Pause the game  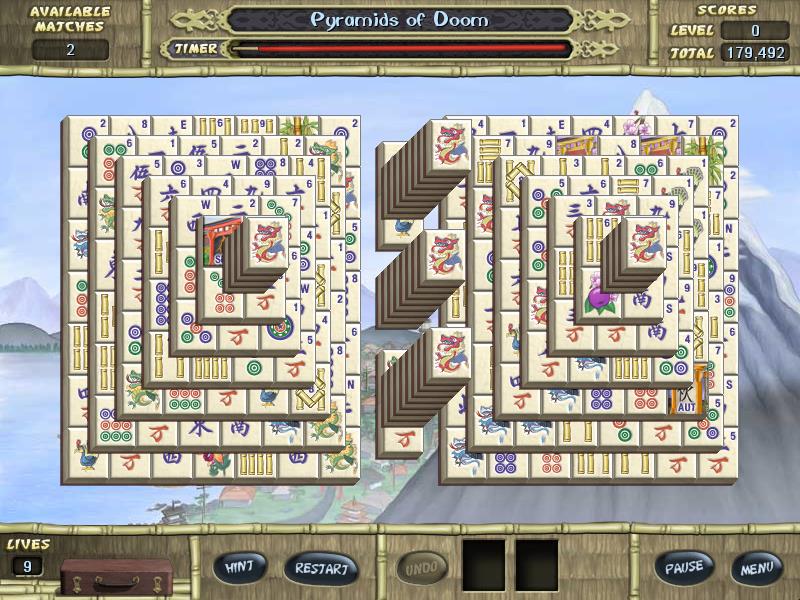pos(685,567)
